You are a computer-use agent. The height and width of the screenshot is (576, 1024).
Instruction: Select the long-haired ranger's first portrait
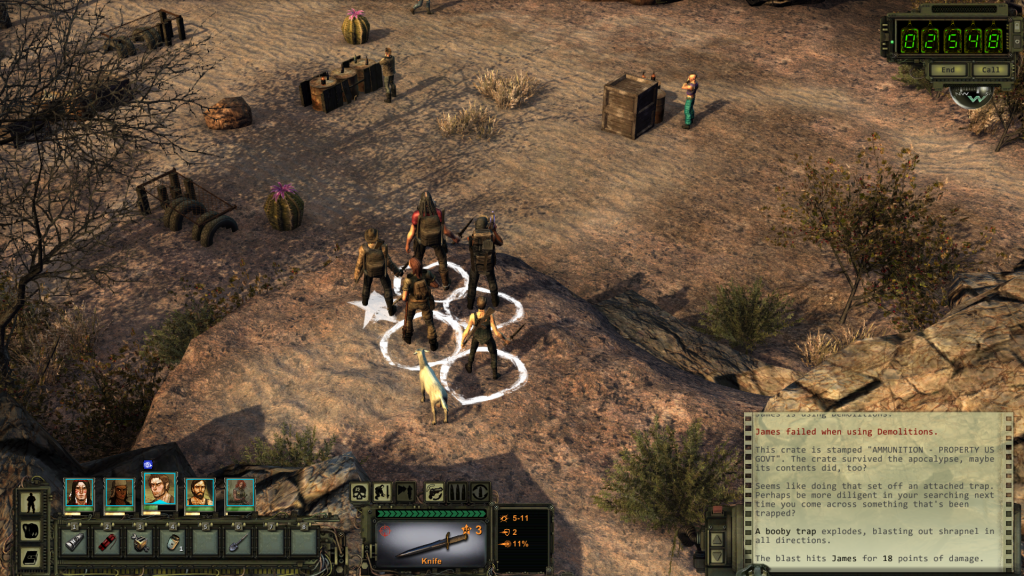tap(79, 492)
